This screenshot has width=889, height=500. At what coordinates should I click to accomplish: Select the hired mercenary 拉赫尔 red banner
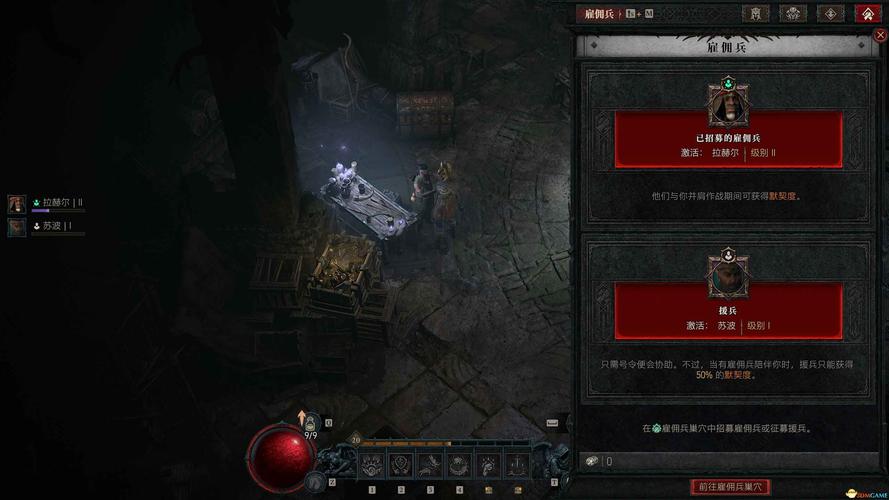(x=728, y=140)
